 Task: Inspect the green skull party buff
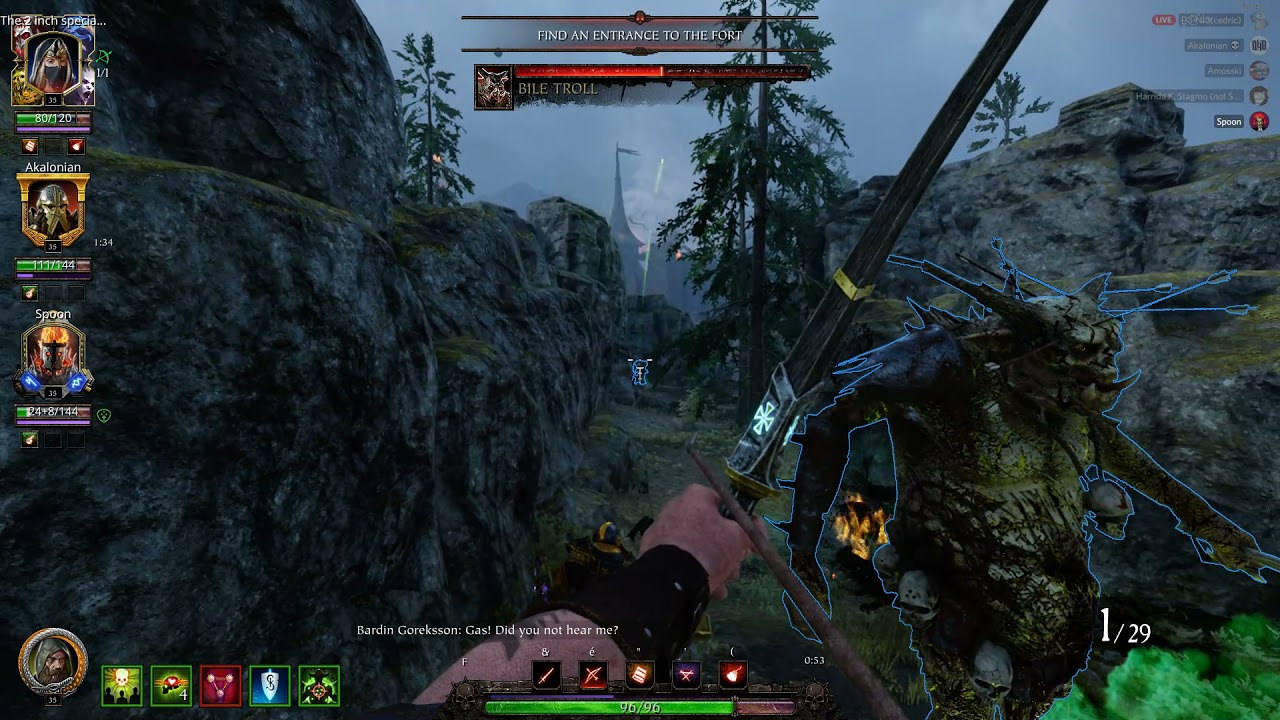point(121,686)
